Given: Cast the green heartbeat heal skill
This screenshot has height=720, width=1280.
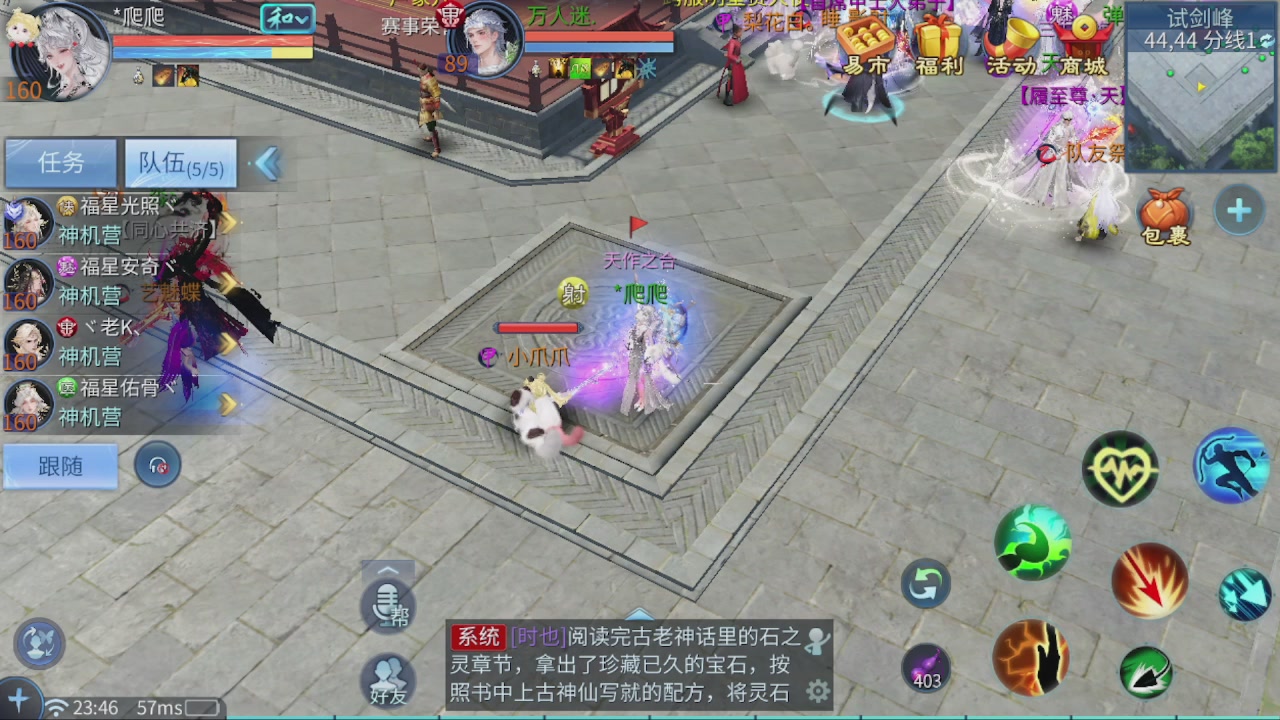Looking at the screenshot, I should click(x=1120, y=467).
